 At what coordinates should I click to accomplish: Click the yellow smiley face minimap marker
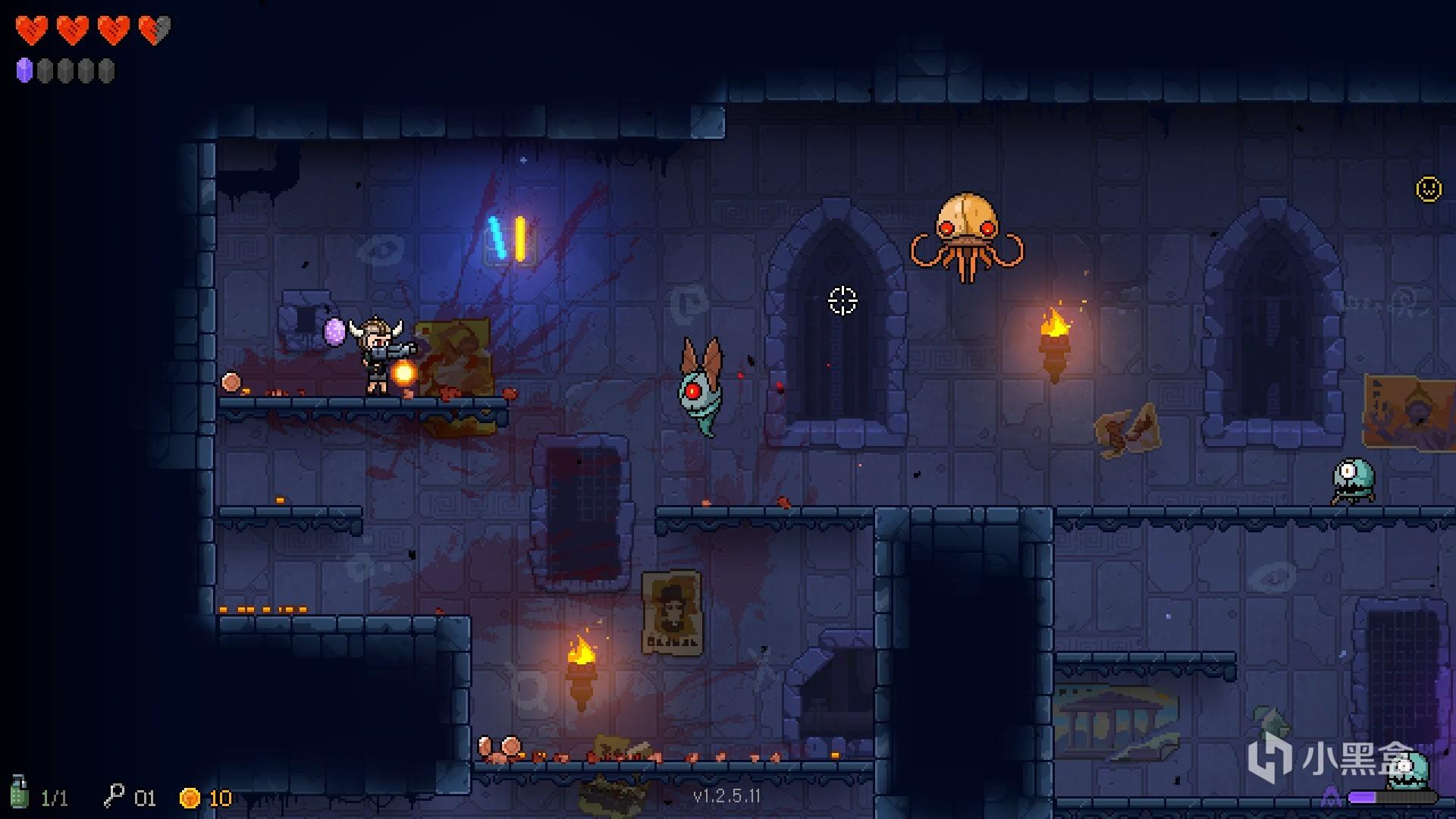tap(1429, 189)
